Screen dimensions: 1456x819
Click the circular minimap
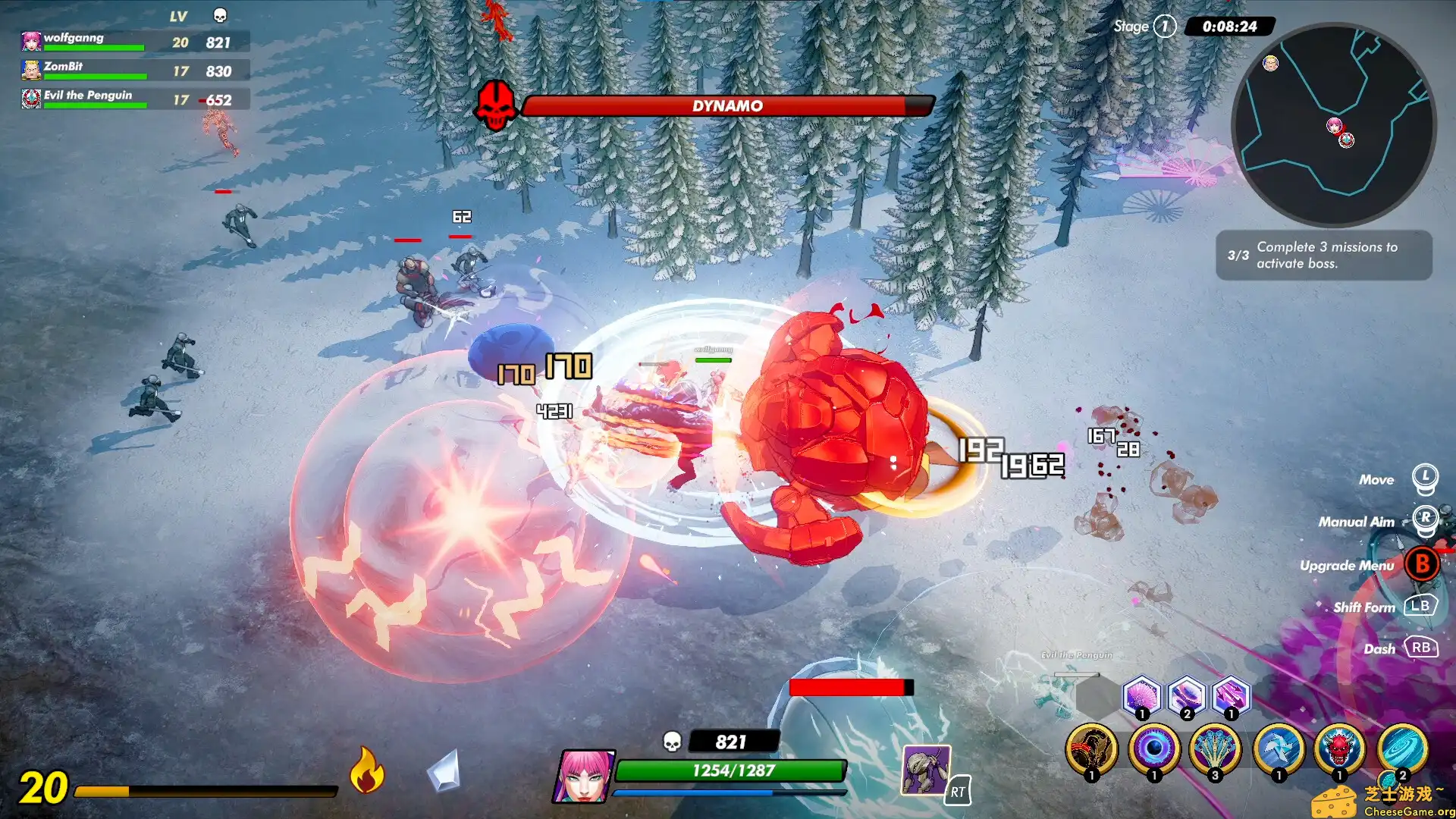pyautogui.click(x=1333, y=125)
